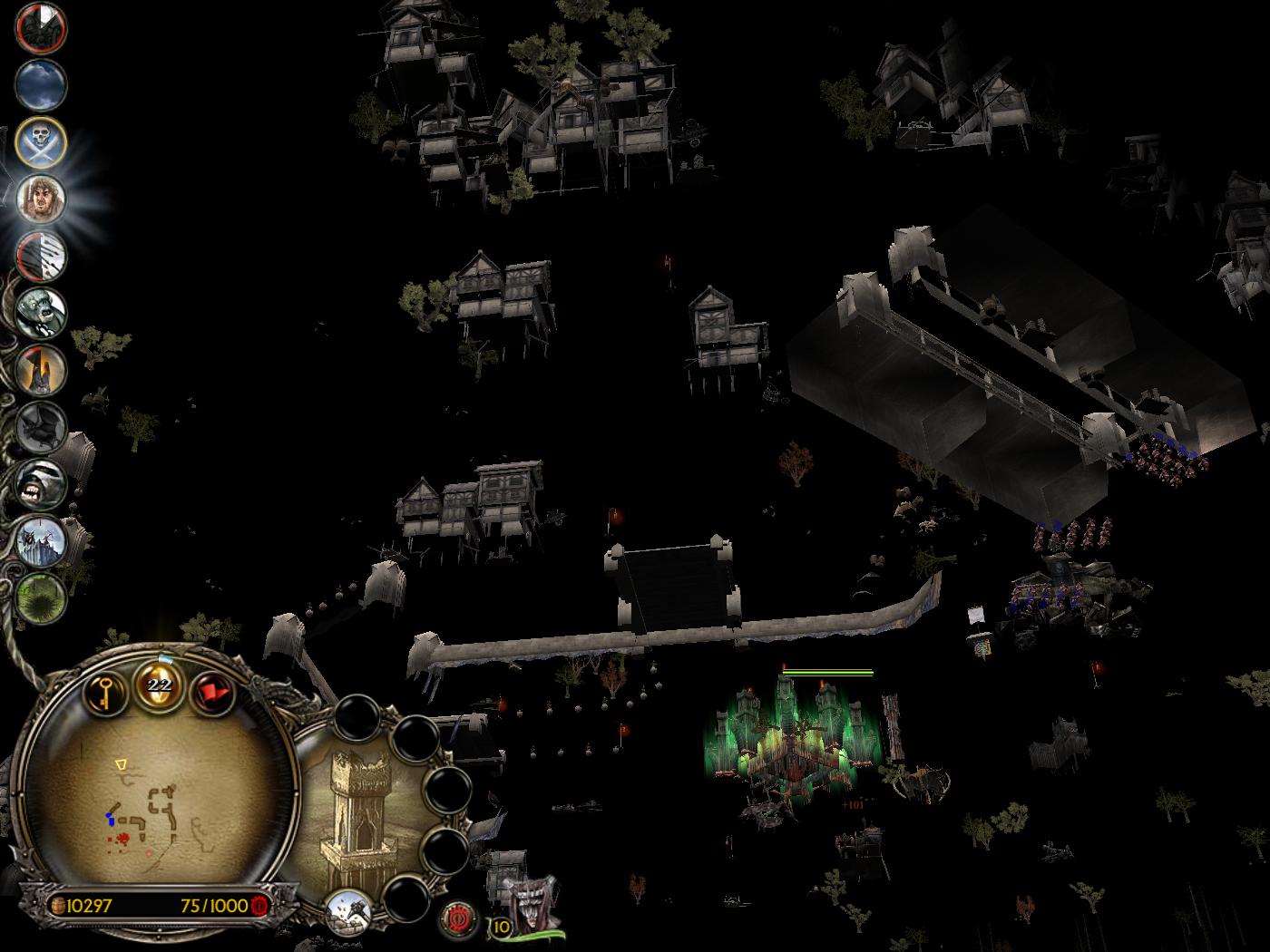The height and width of the screenshot is (952, 1270).
Task: Activate the green swirl power icon
Action: (41, 596)
